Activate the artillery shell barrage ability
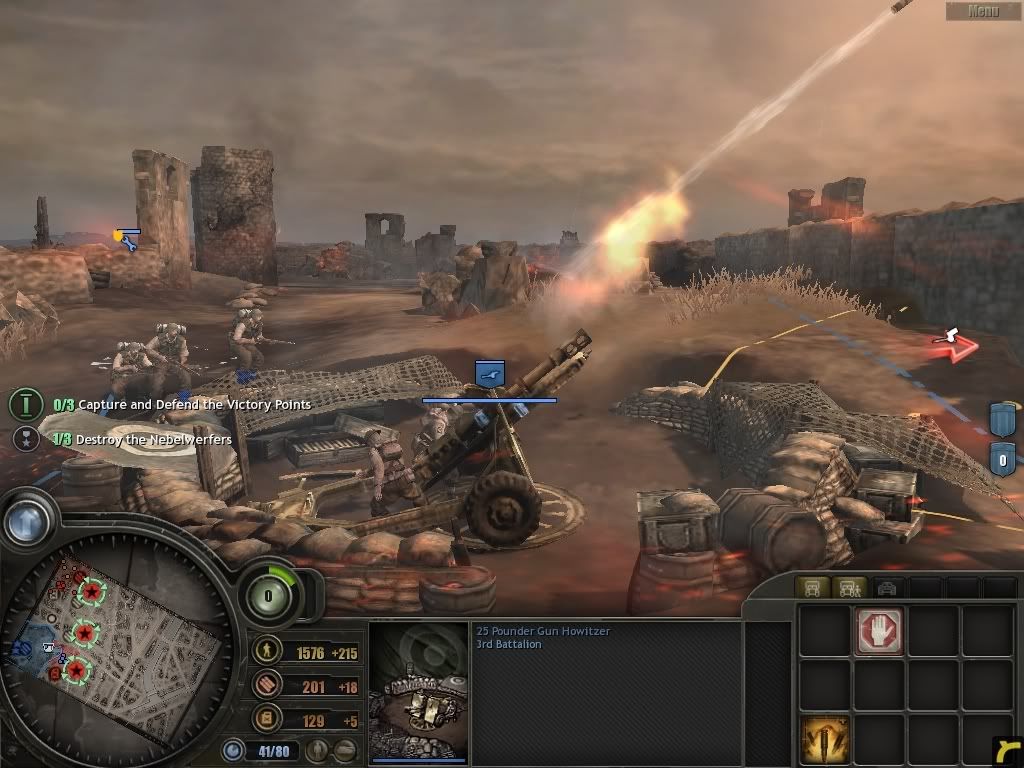This screenshot has height=768, width=1024. pos(825,739)
